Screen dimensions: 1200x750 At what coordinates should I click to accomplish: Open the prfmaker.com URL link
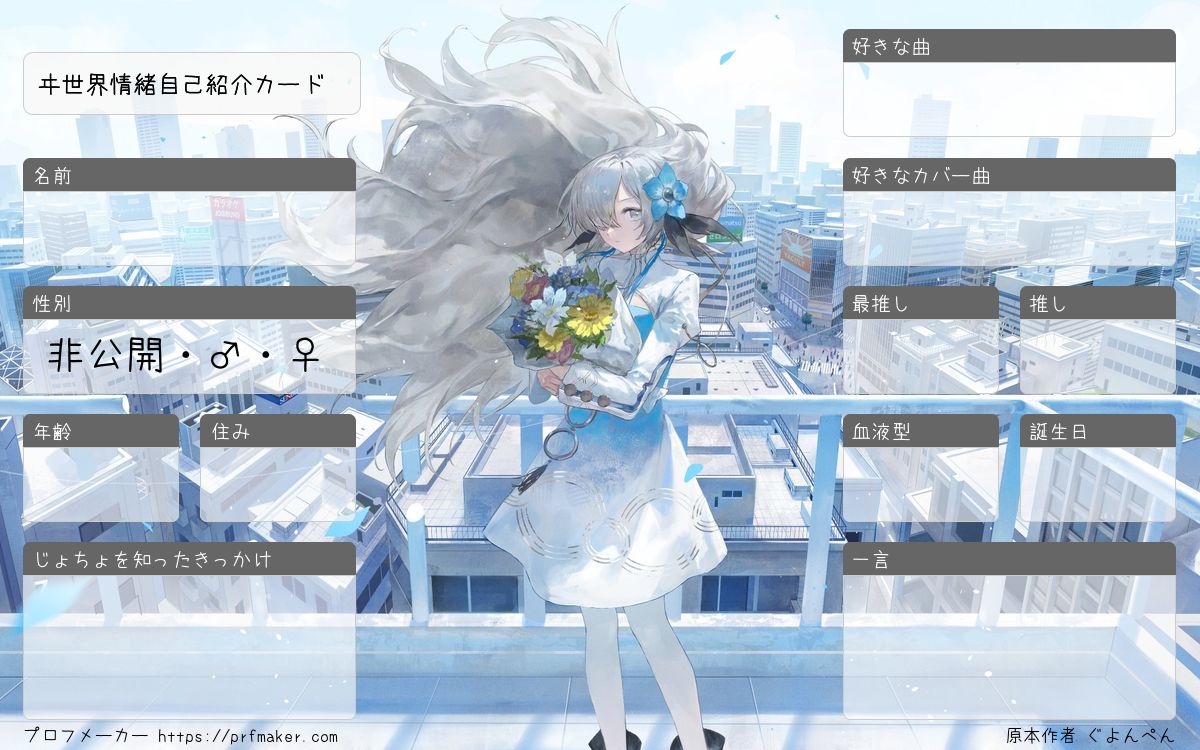click(248, 737)
